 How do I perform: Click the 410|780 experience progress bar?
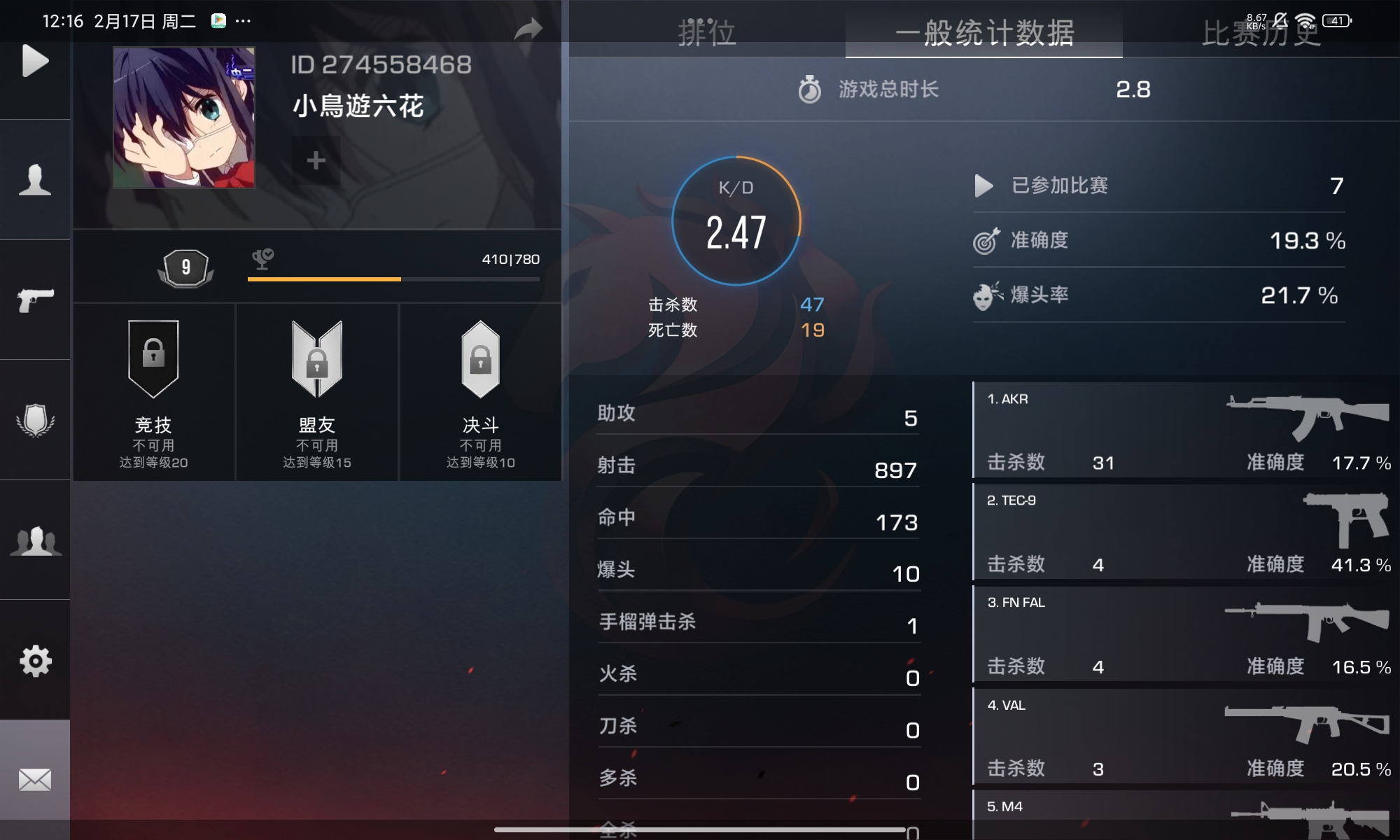(393, 279)
